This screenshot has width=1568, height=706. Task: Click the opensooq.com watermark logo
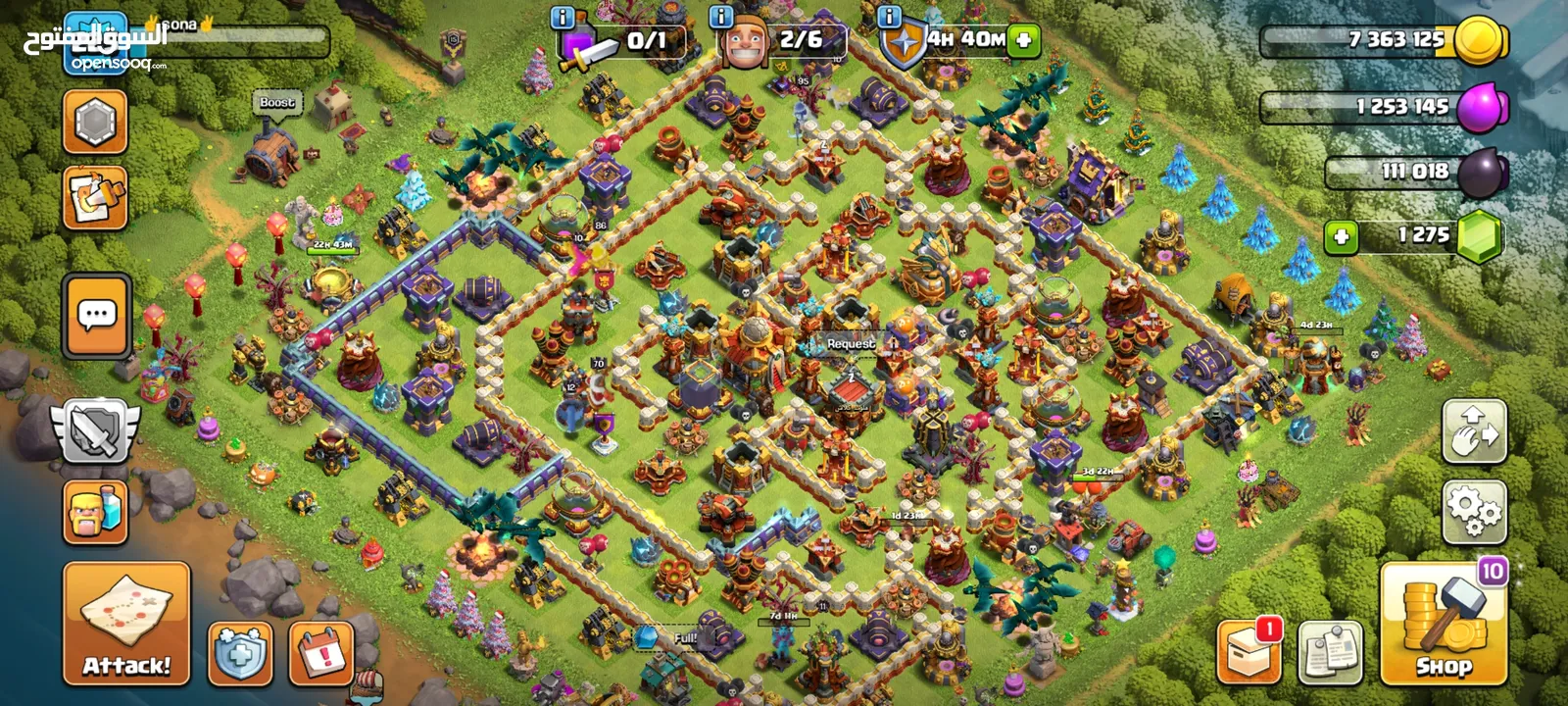pyautogui.click(x=118, y=63)
